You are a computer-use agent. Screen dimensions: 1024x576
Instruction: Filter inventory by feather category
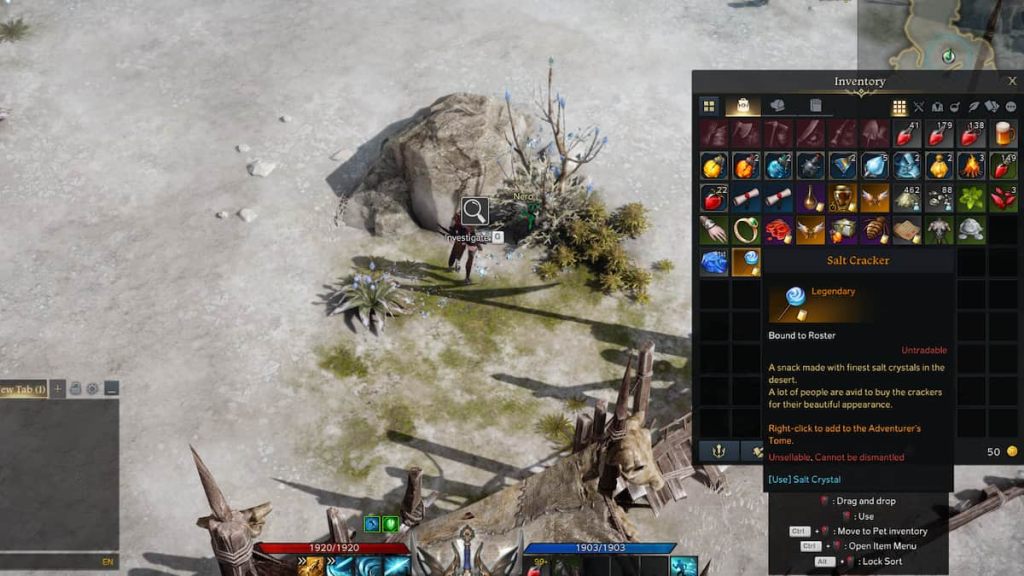click(974, 107)
